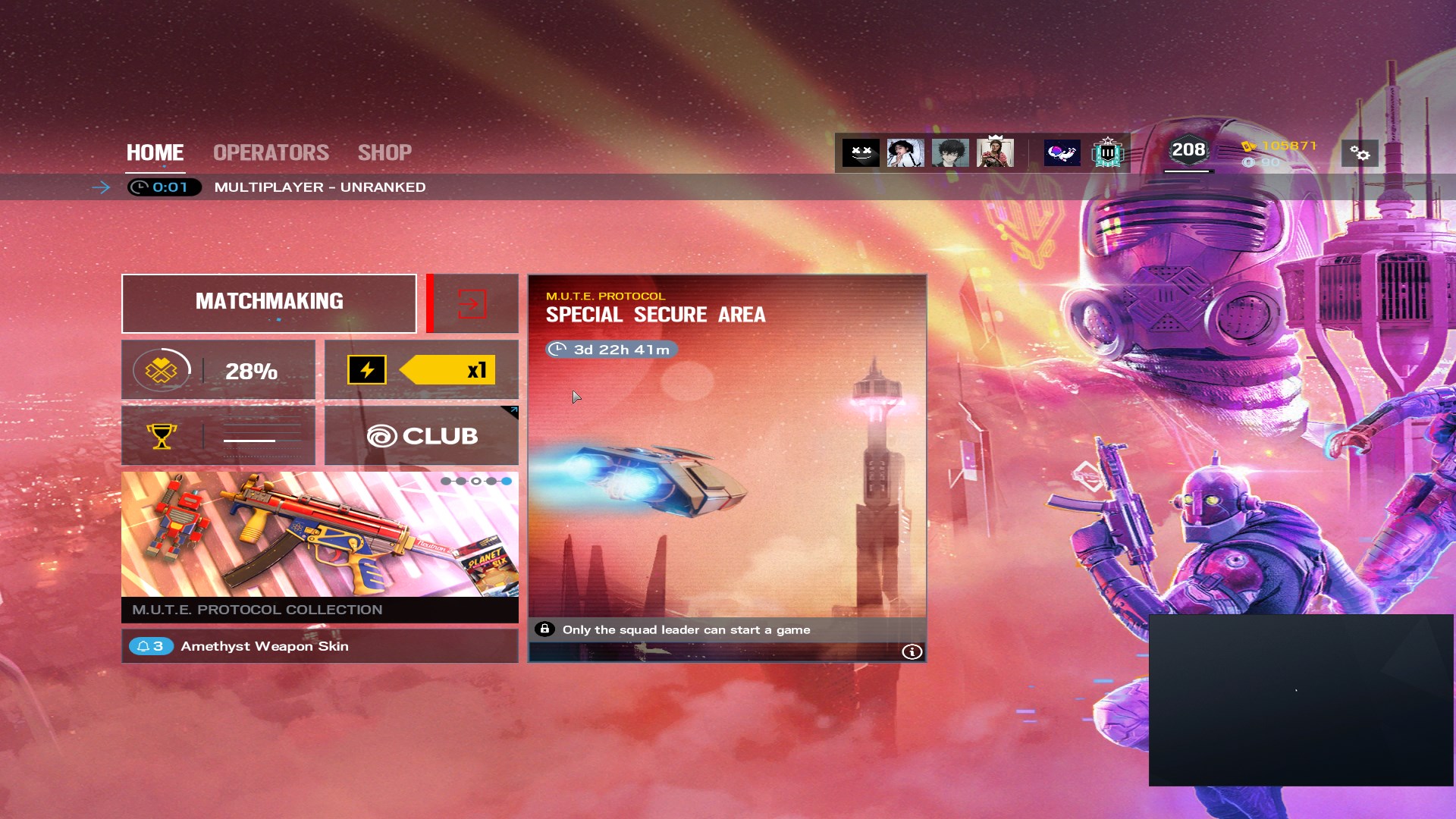View the M.U.T.E. Protocol Collection banner
Image resolution: width=1456 pixels, height=819 pixels.
pos(320,546)
